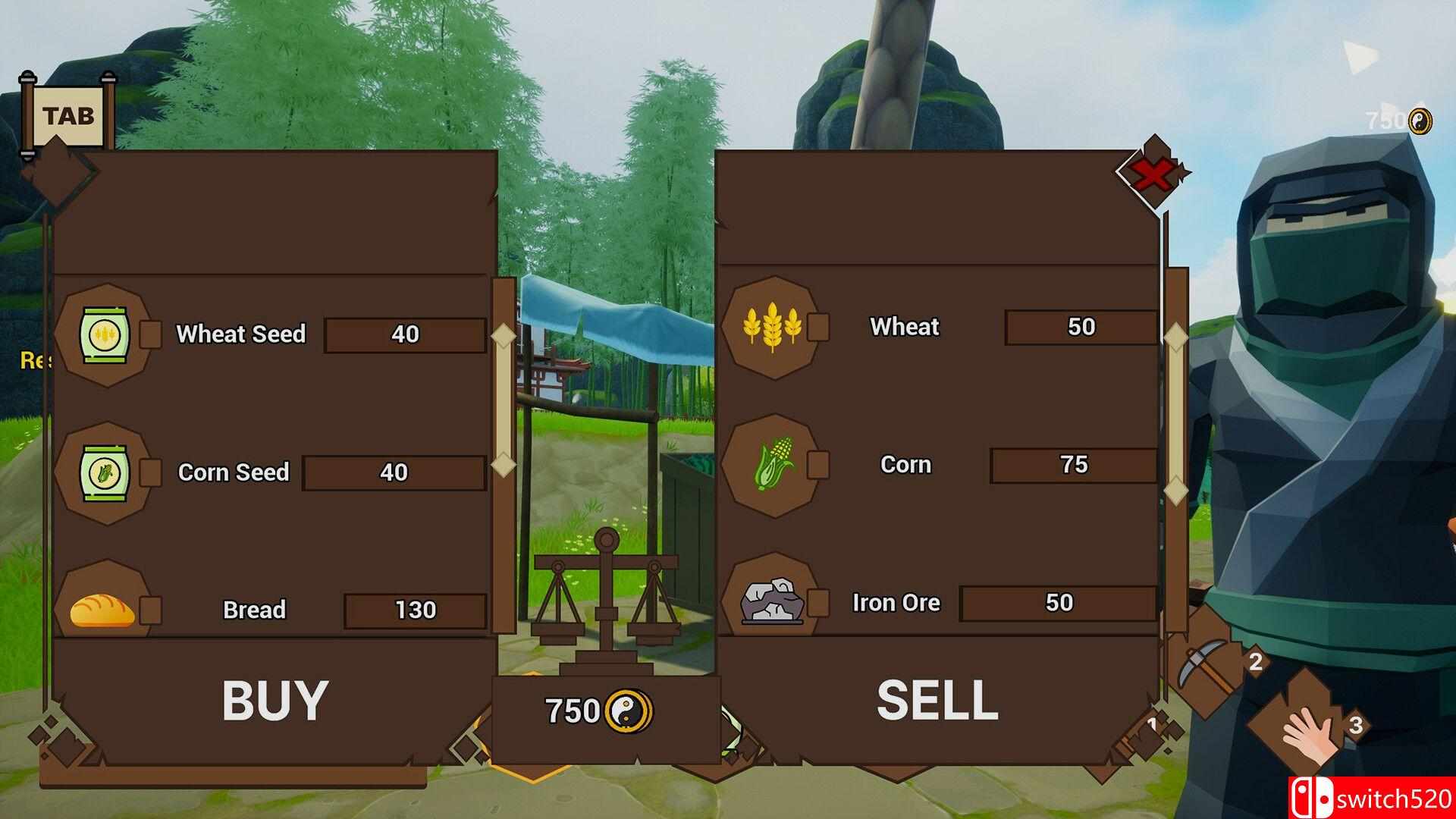Click the big BUY button
1456x819 pixels.
click(275, 699)
